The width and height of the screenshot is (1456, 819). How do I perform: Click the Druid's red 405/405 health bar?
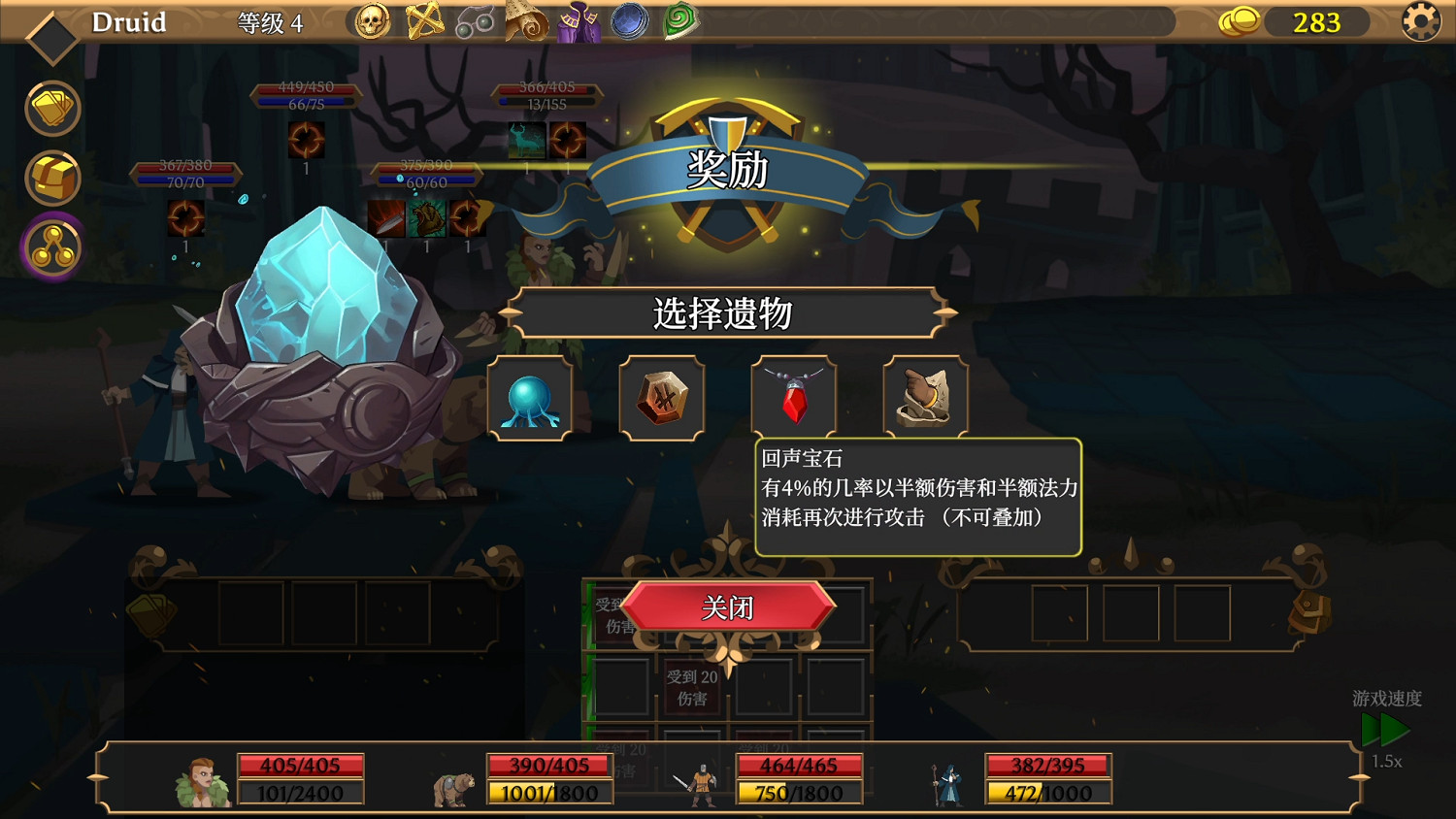click(x=301, y=765)
